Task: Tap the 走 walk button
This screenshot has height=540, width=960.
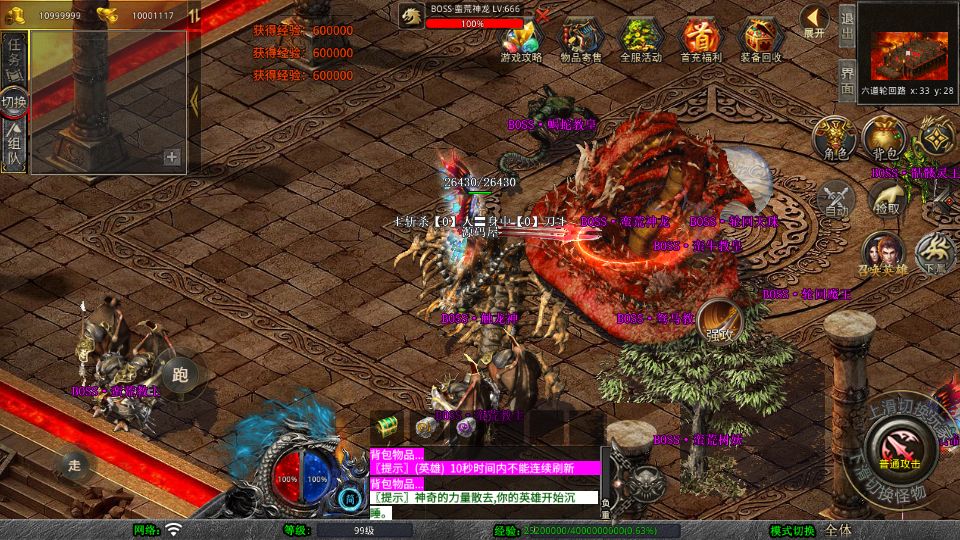Action: [75, 464]
